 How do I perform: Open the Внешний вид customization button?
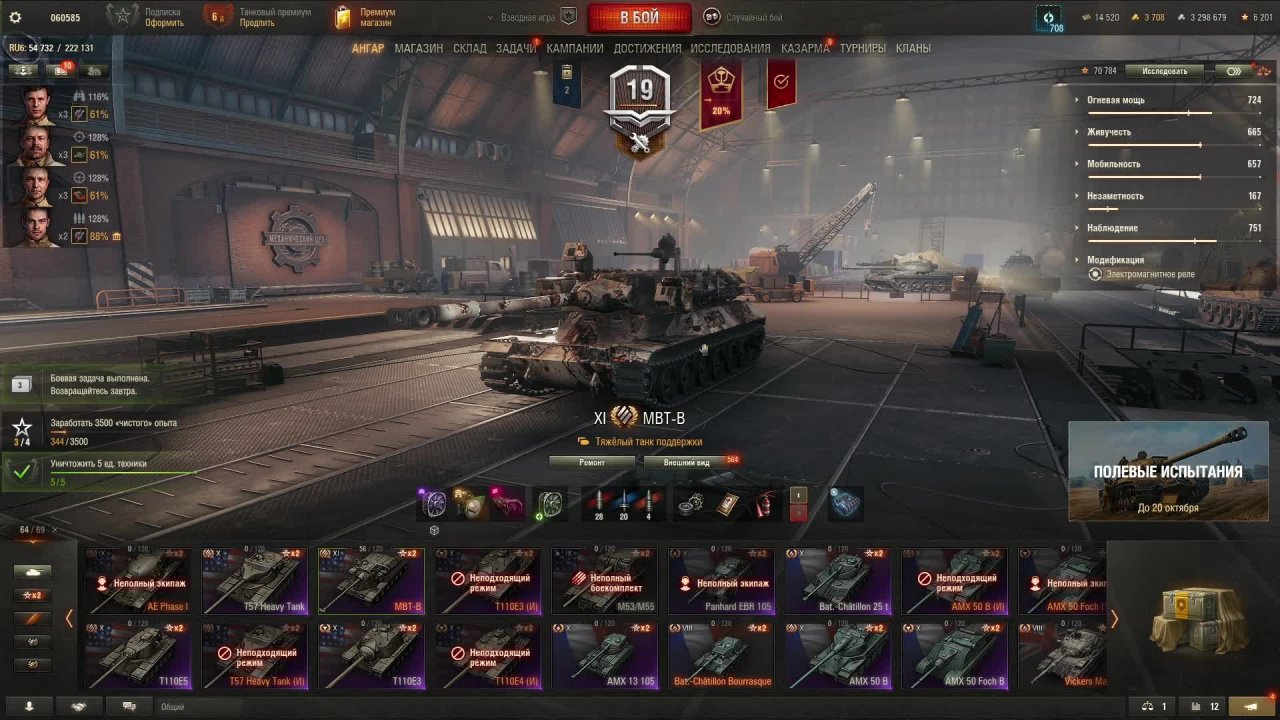686,462
